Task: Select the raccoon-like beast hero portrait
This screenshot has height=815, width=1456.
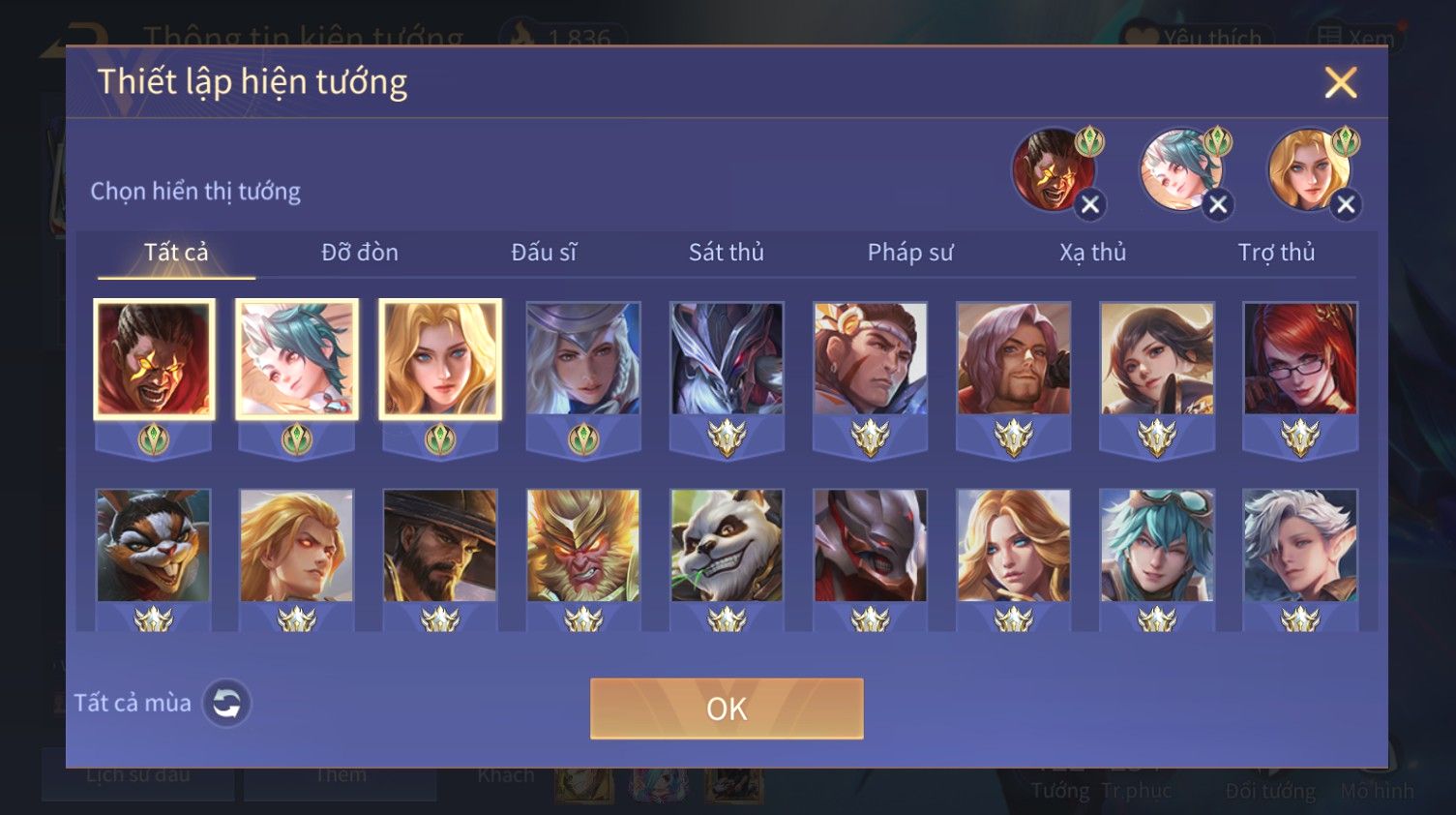Action: click(x=153, y=546)
